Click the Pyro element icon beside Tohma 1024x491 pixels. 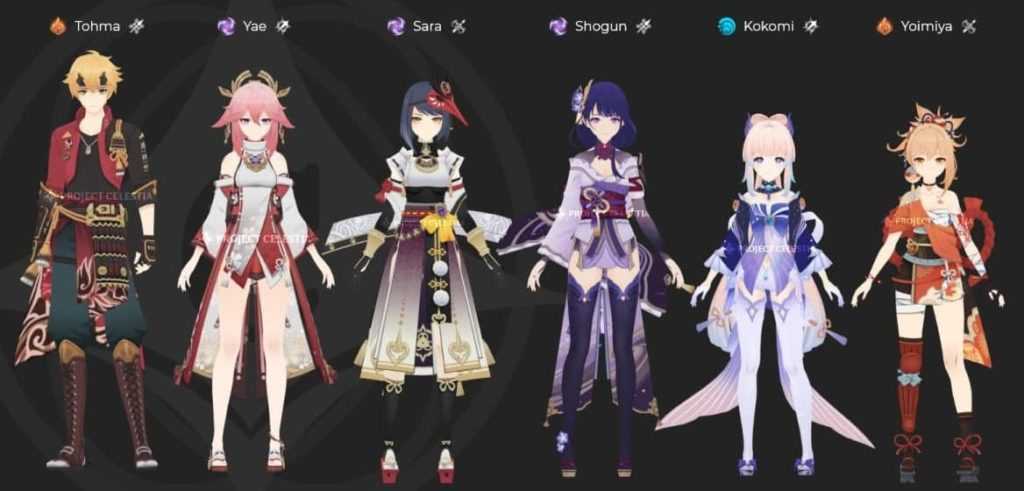click(x=58, y=26)
